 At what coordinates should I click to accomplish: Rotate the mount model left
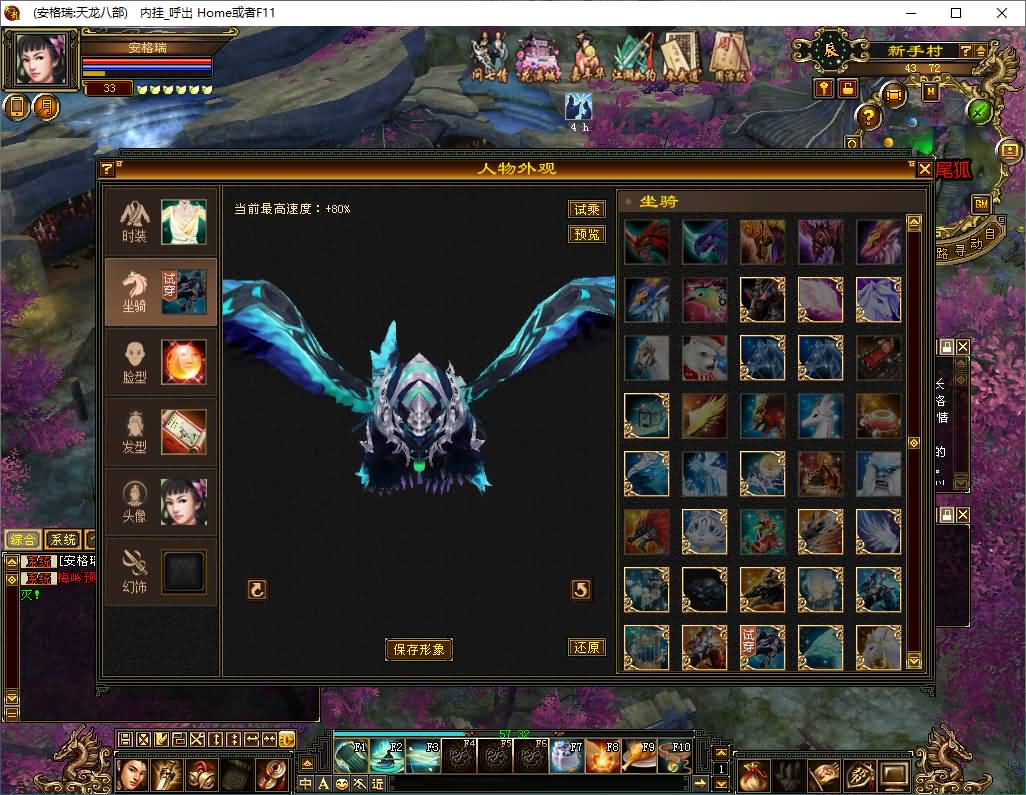click(x=257, y=590)
